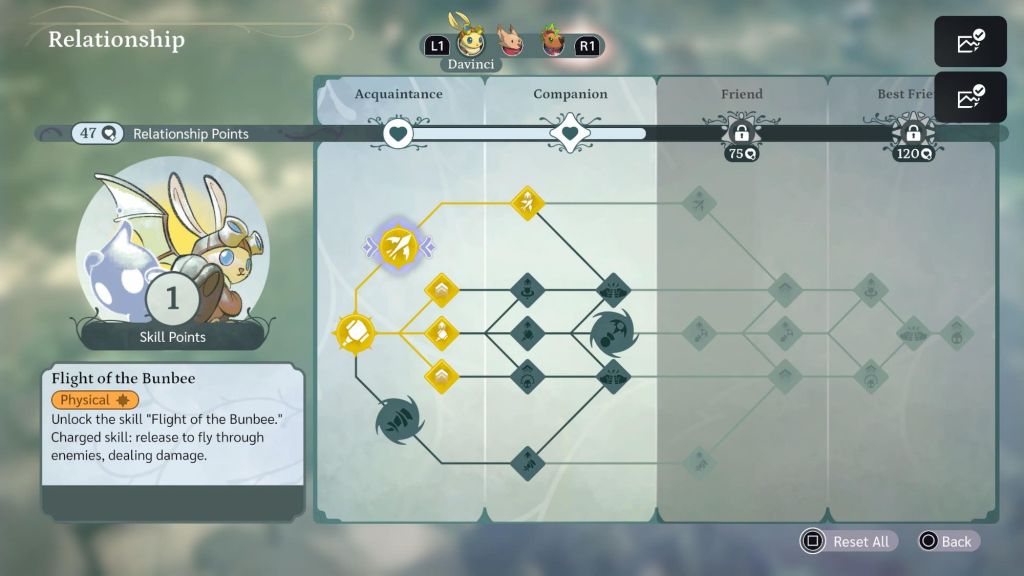
Task: Select the highlighted Flight of the Bunbee skill node
Action: (398, 247)
